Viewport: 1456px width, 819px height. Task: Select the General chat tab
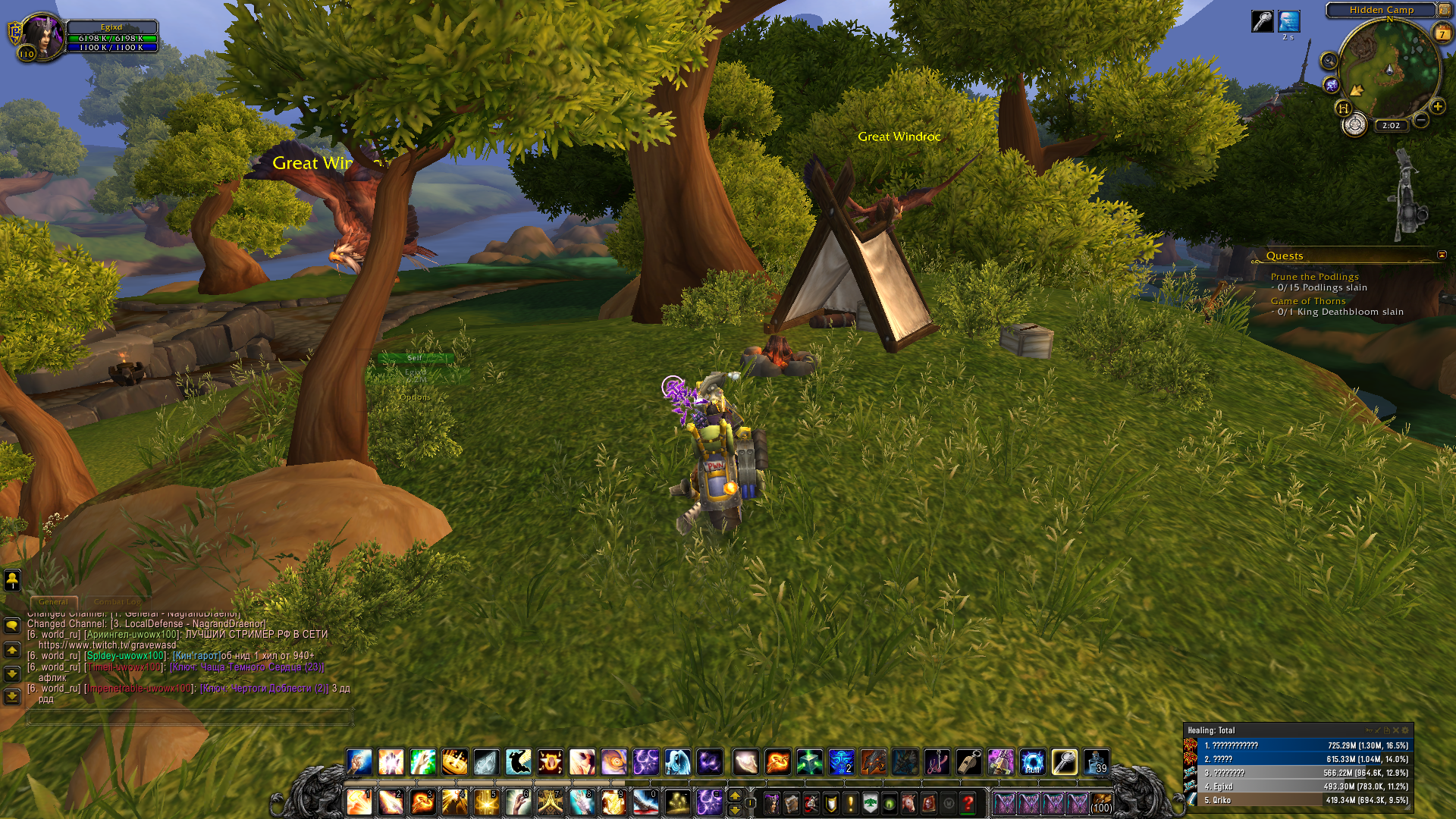tap(53, 602)
